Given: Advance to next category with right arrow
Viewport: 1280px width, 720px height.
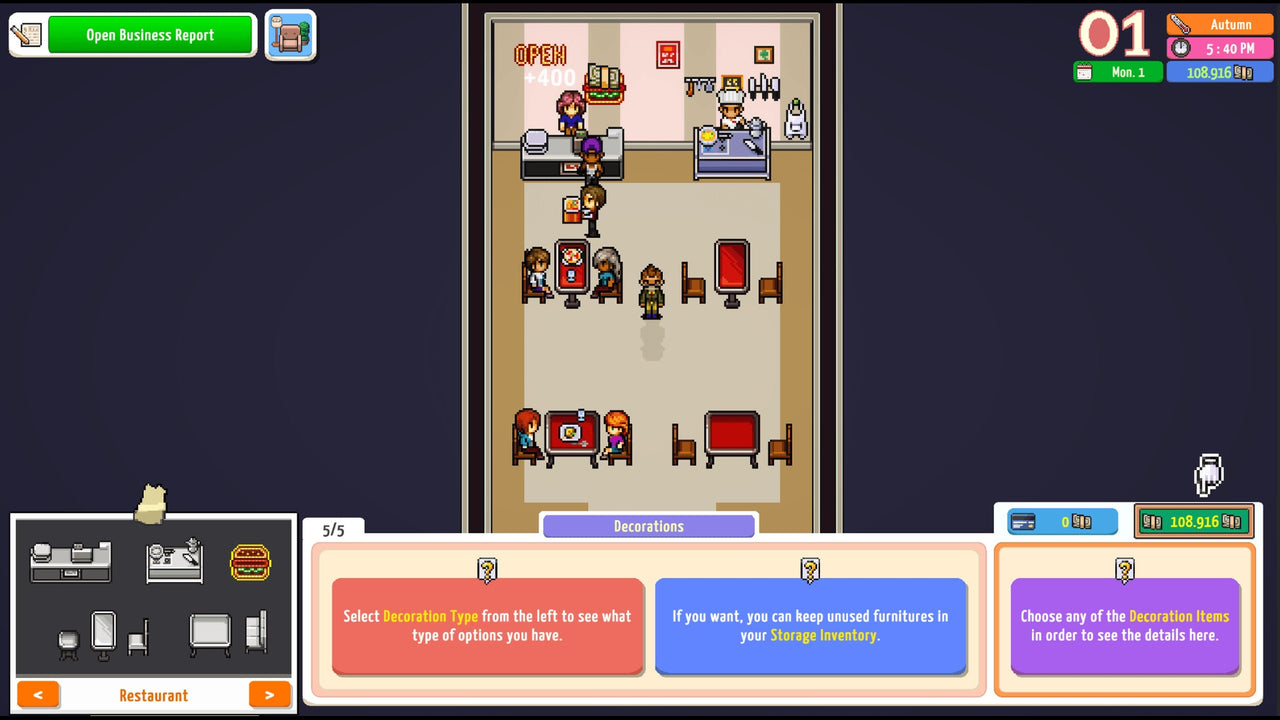Looking at the screenshot, I should 269,694.
